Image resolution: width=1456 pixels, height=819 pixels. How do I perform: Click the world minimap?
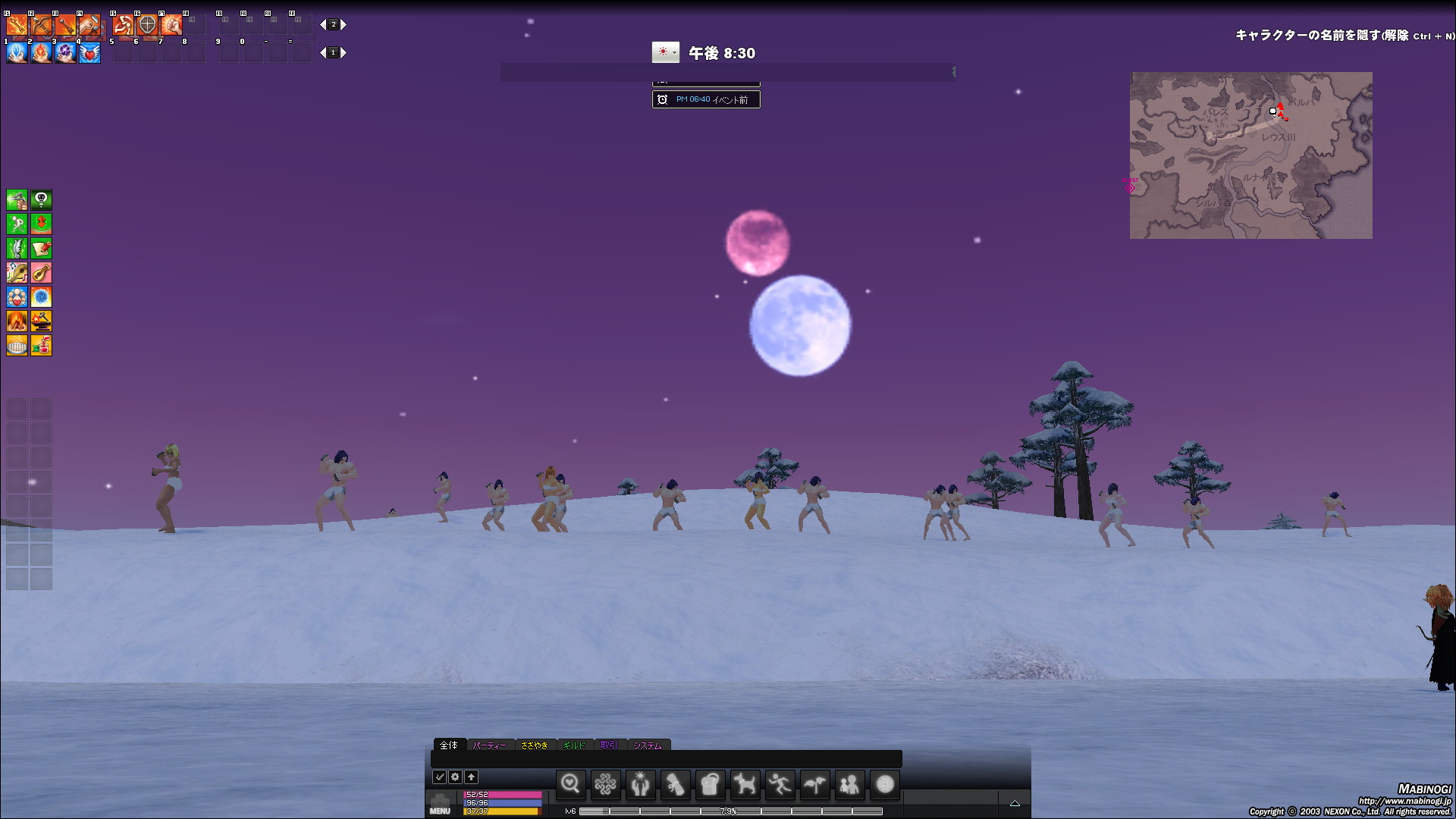pos(1250,155)
